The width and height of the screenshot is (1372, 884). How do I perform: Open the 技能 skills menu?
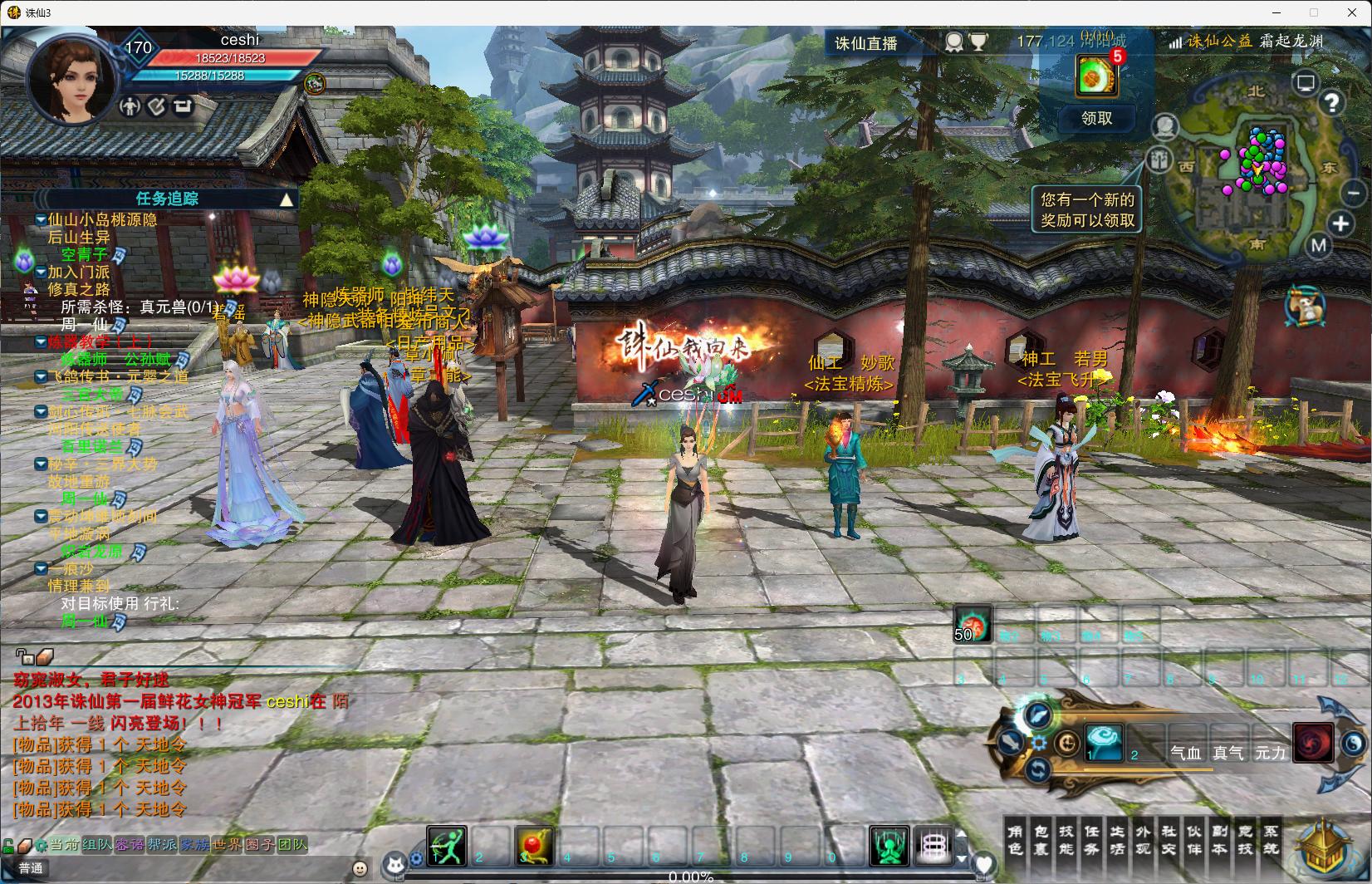click(1066, 839)
